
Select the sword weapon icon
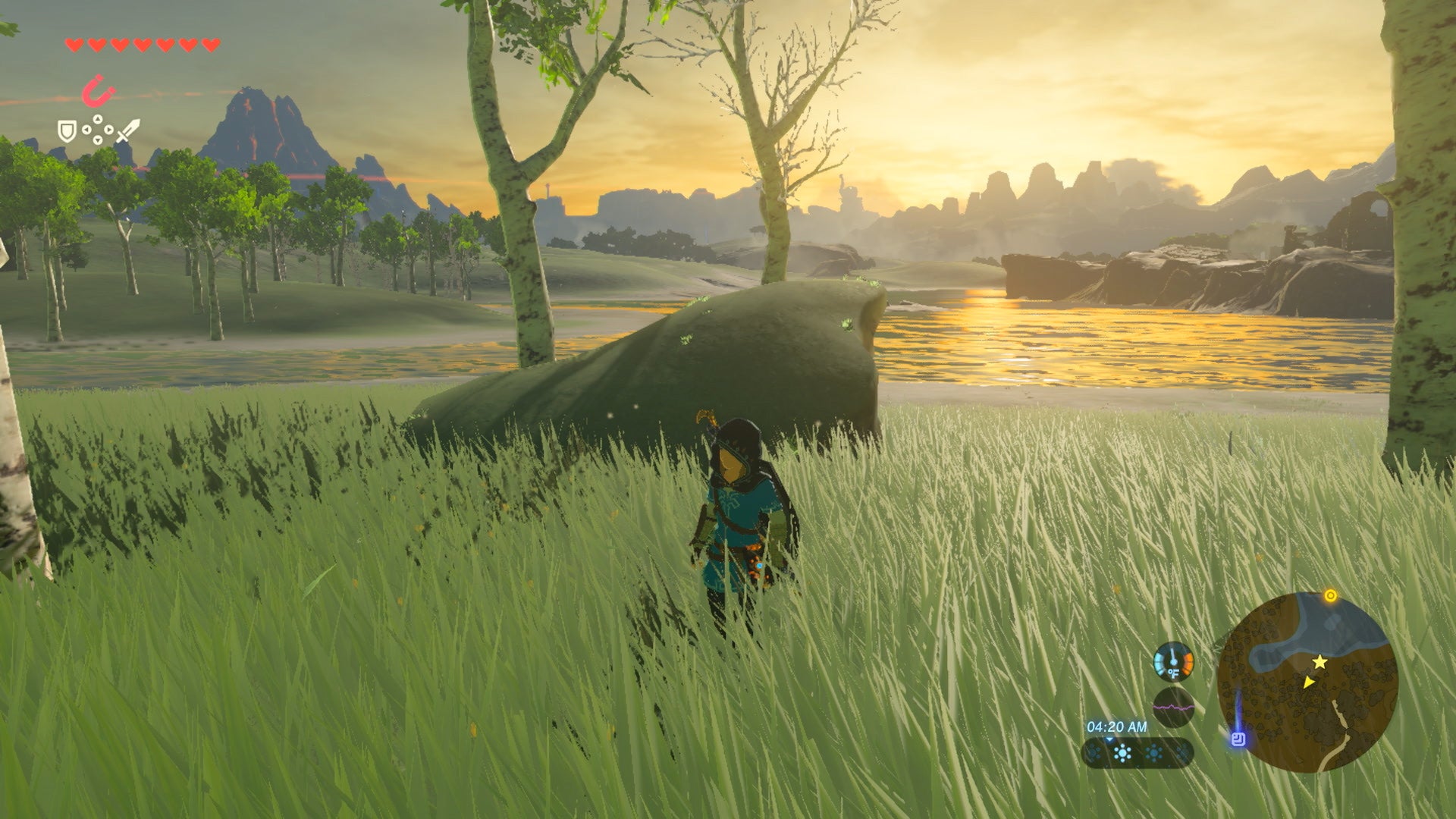click(127, 131)
